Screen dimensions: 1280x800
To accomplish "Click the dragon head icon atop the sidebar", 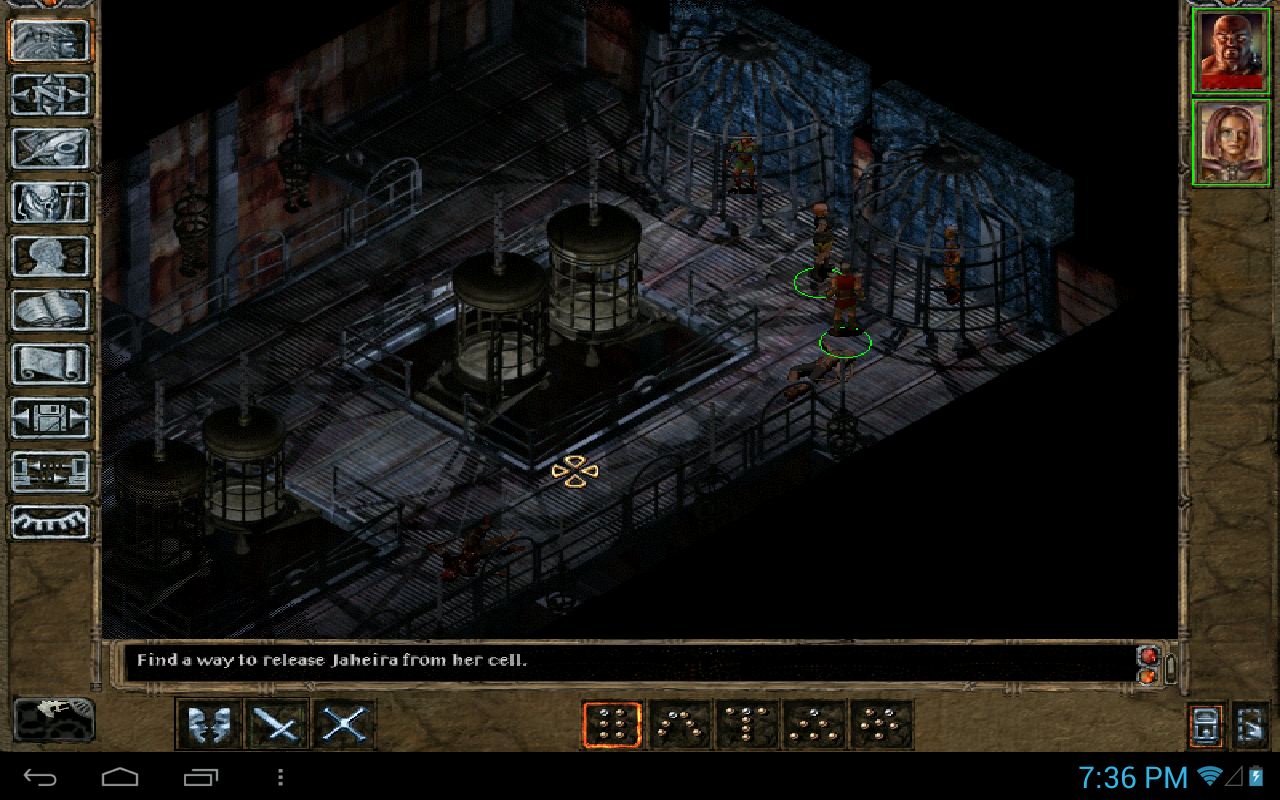I will point(50,41).
